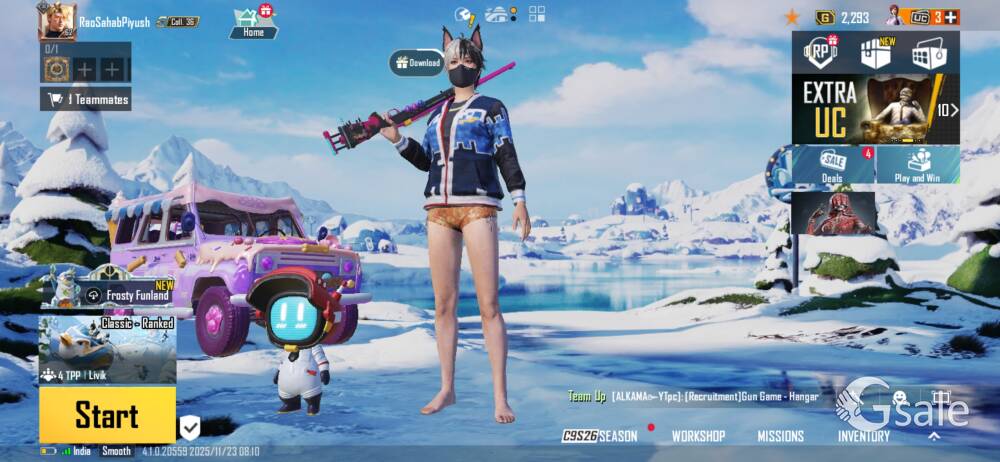Tap the yellow Start button
The height and width of the screenshot is (462, 1000).
click(x=107, y=414)
